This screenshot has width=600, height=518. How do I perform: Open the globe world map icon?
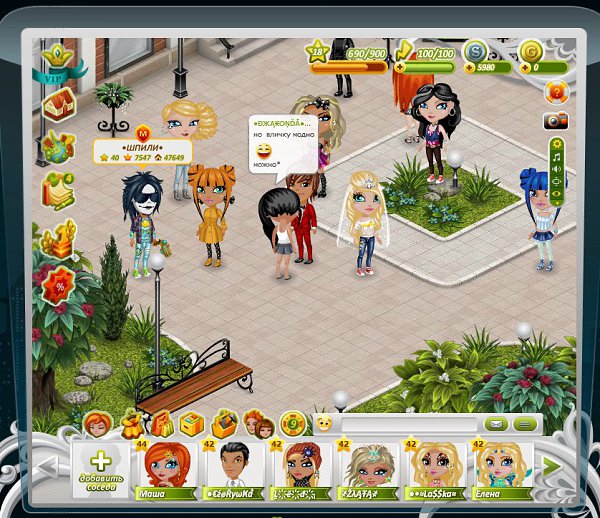[x=57, y=143]
